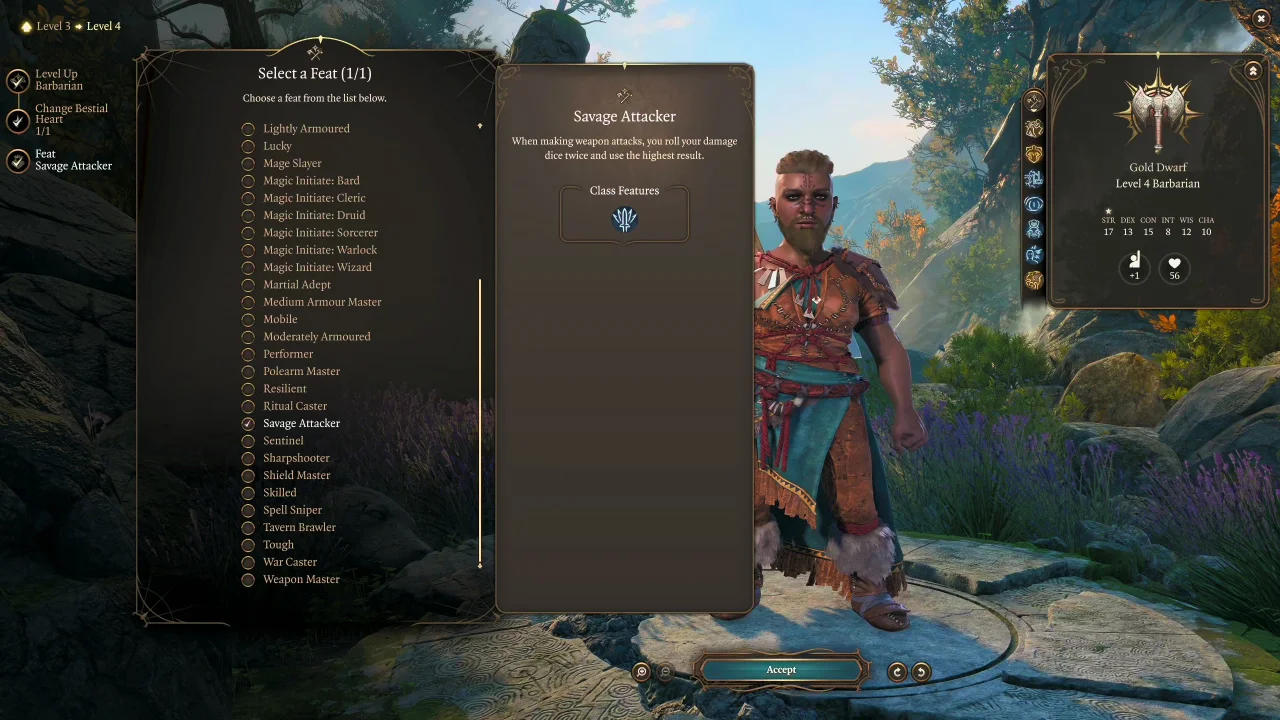Pick the Sentinel feat option
This screenshot has height=720, width=1280.
click(x=283, y=440)
